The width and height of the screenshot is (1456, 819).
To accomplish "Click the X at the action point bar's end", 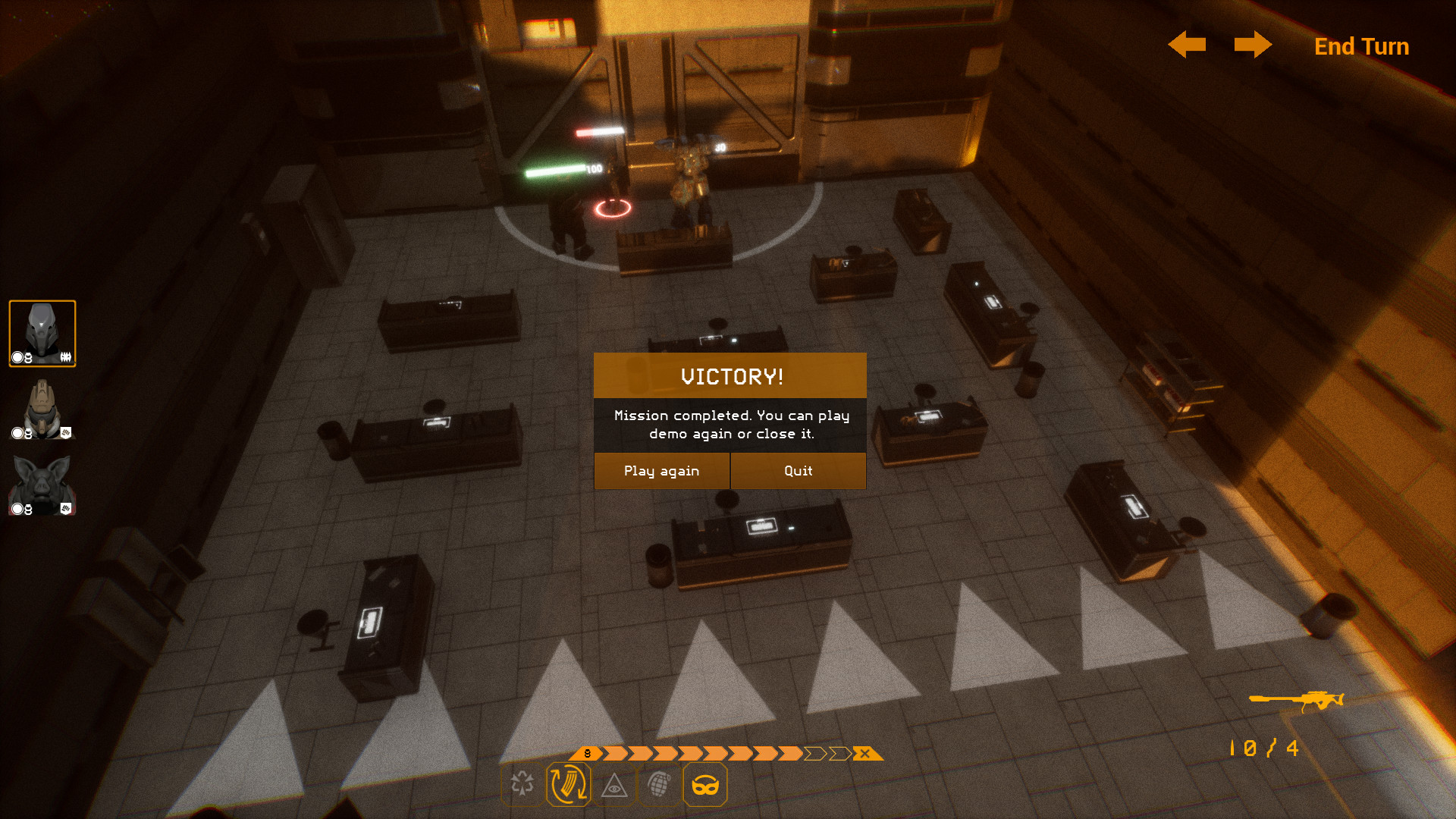I will [x=864, y=754].
